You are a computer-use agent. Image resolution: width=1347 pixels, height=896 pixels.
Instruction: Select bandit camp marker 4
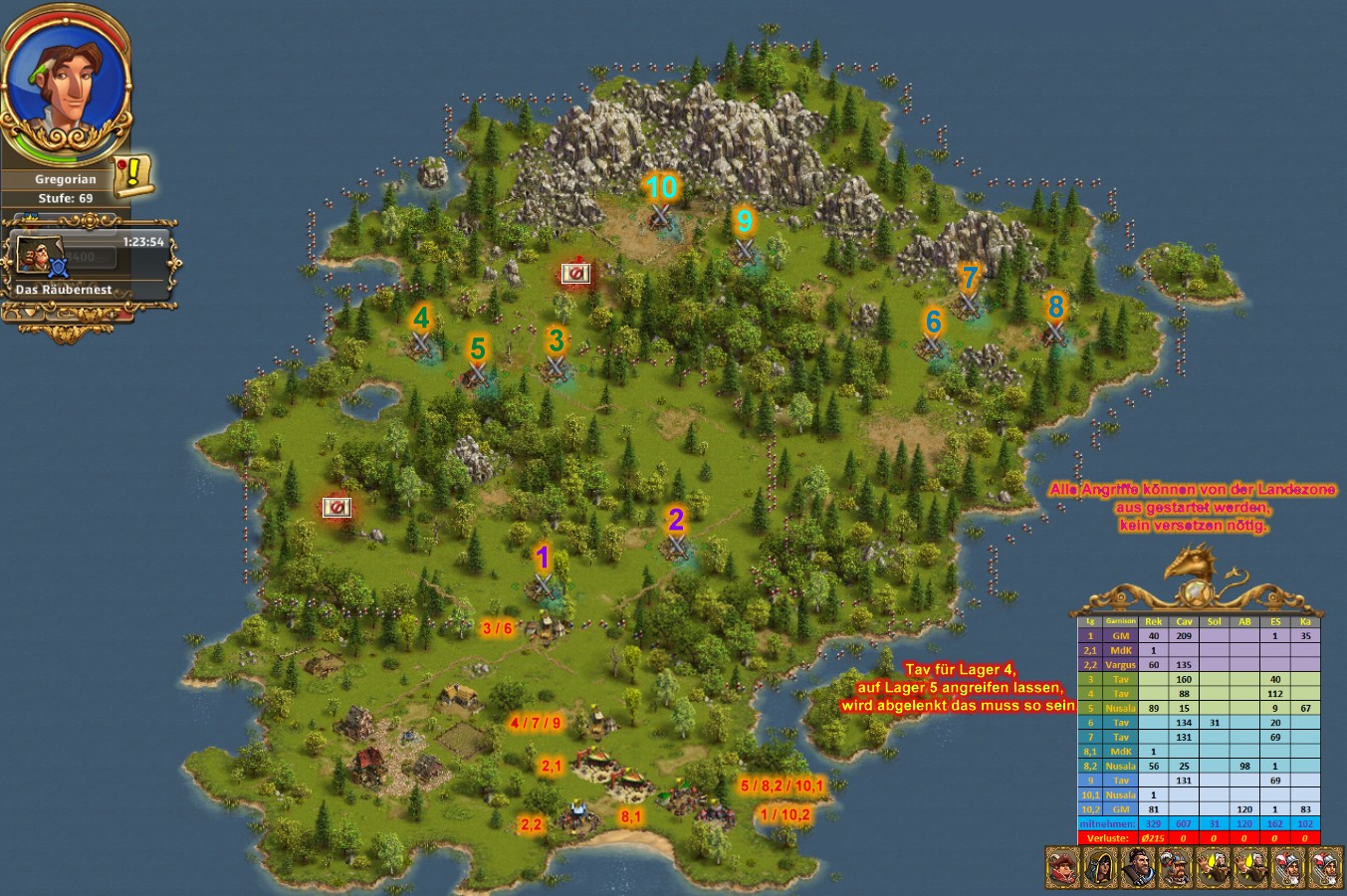[421, 344]
